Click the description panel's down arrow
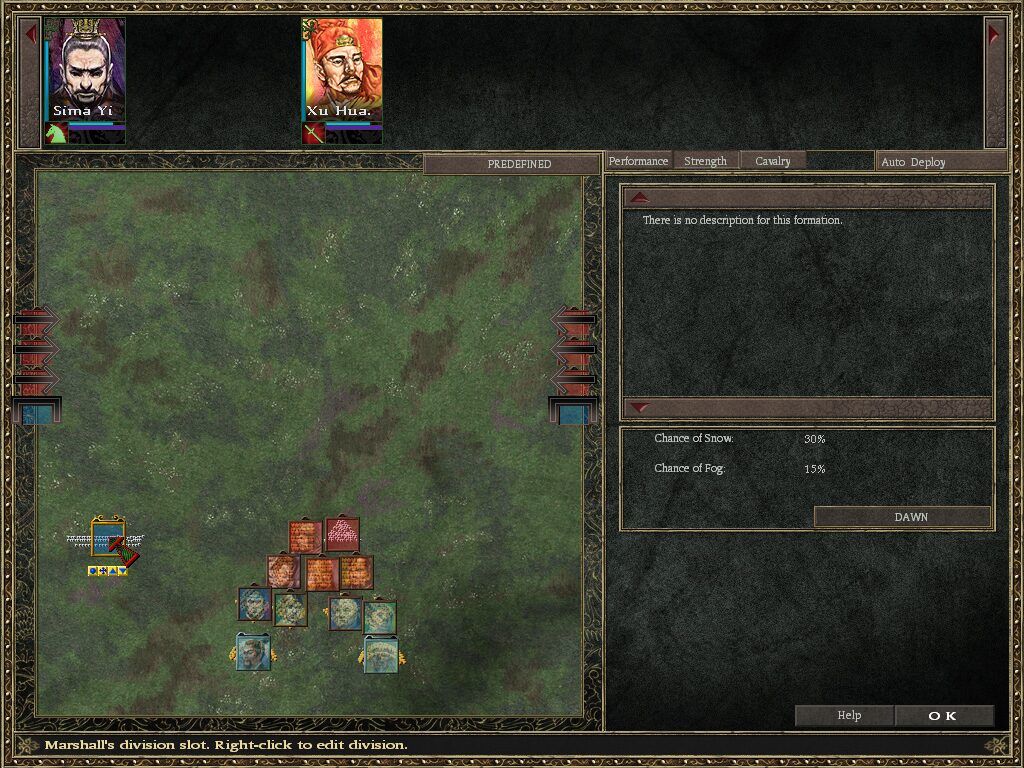Screen dimensions: 1024x768 pos(641,408)
